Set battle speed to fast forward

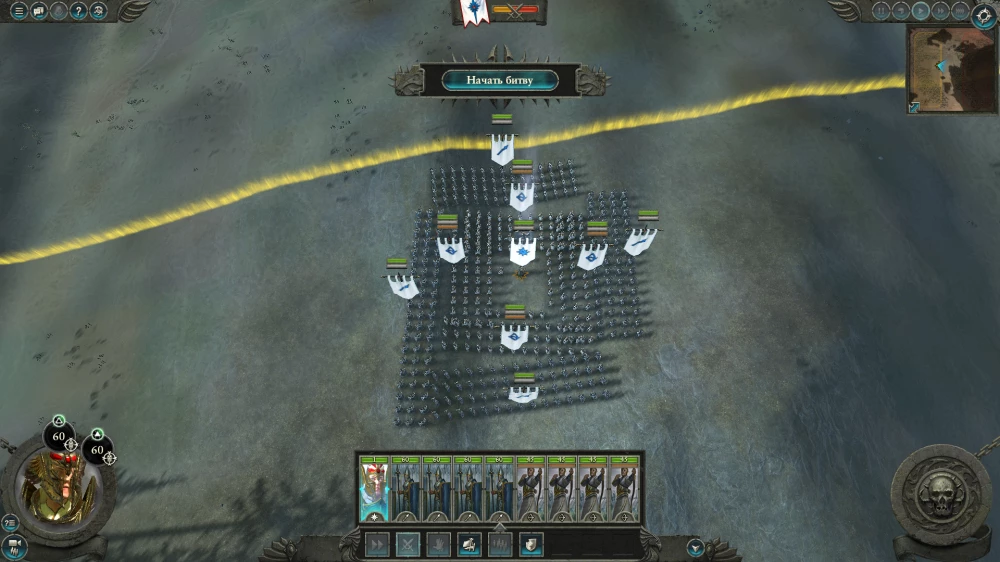[x=939, y=11]
